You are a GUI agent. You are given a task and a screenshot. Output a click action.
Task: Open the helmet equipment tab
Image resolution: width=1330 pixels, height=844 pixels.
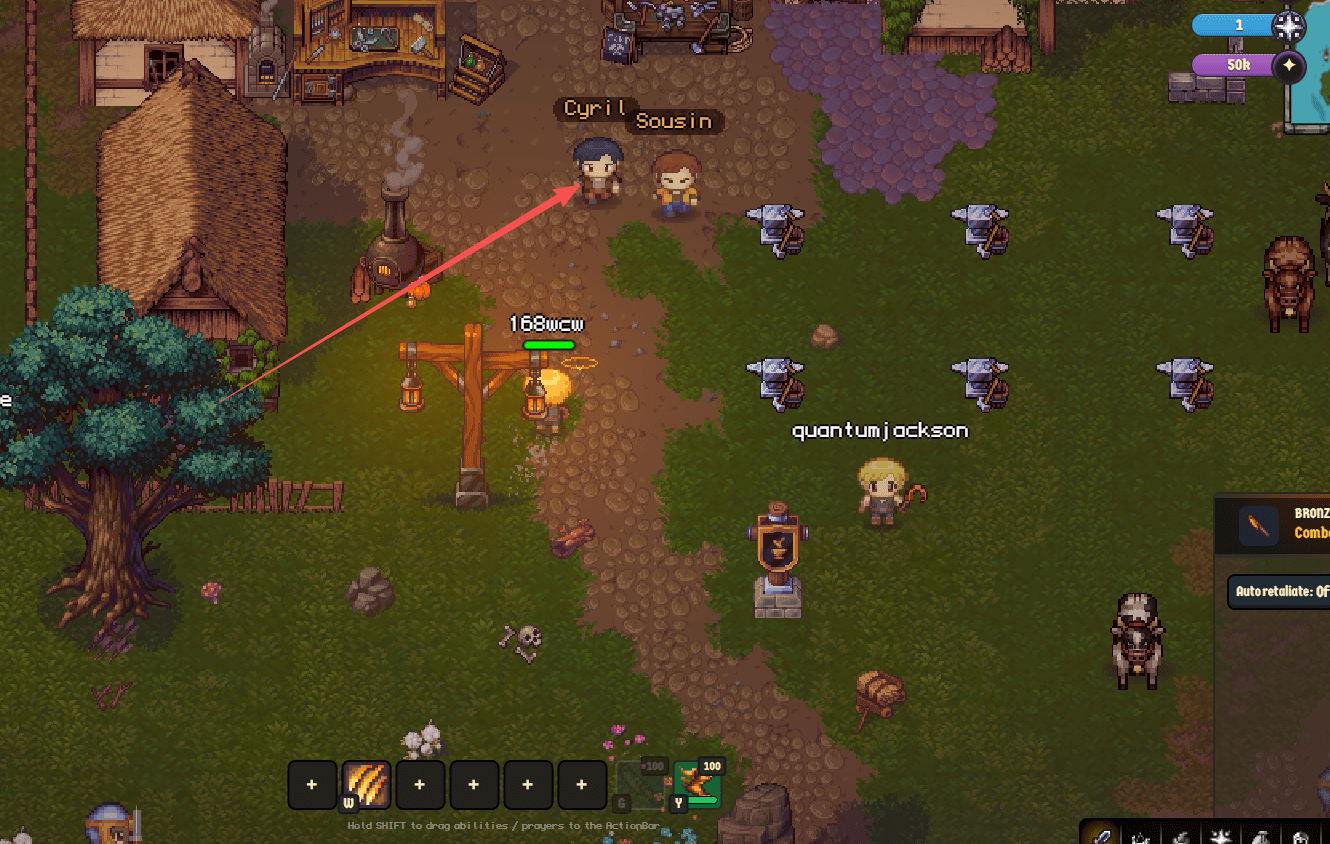tap(1300, 836)
